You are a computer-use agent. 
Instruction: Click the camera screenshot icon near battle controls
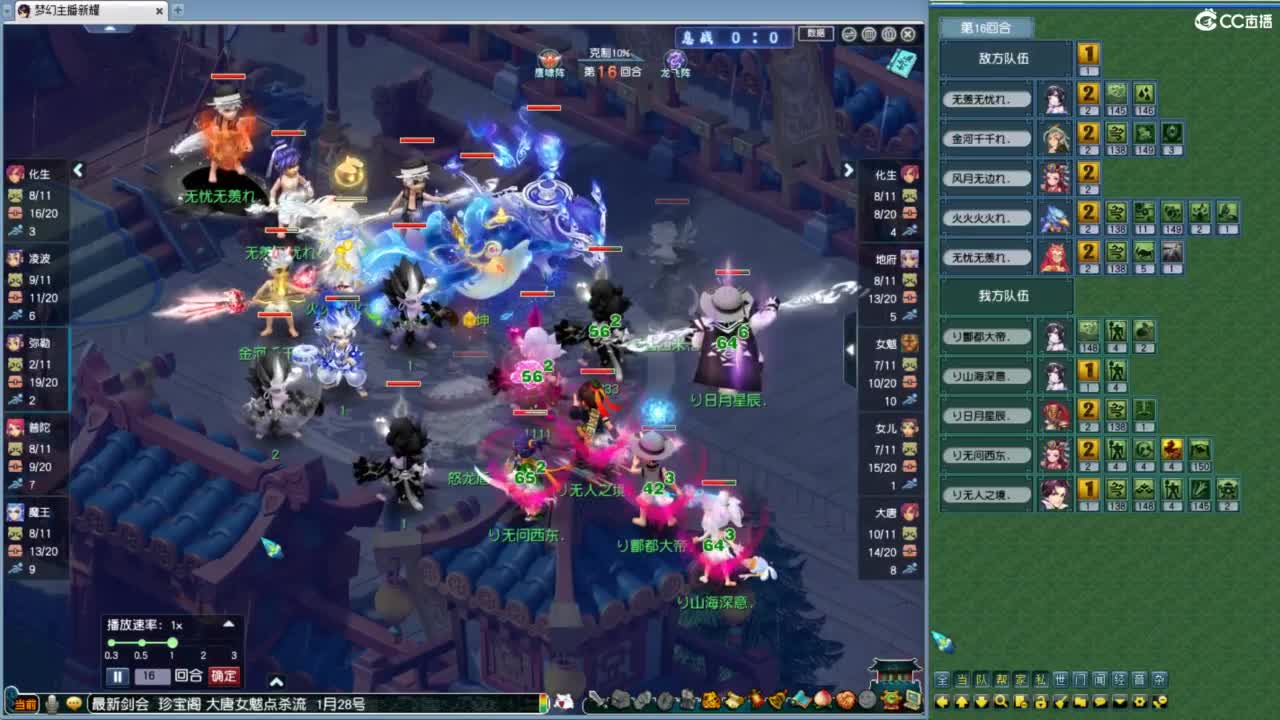coord(868,34)
